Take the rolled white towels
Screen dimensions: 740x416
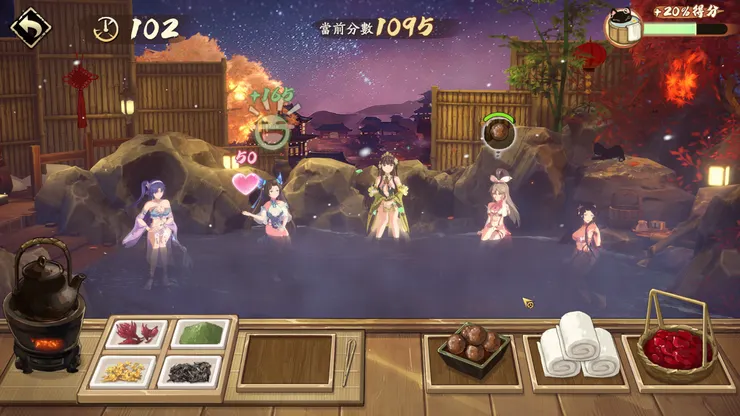tap(578, 346)
